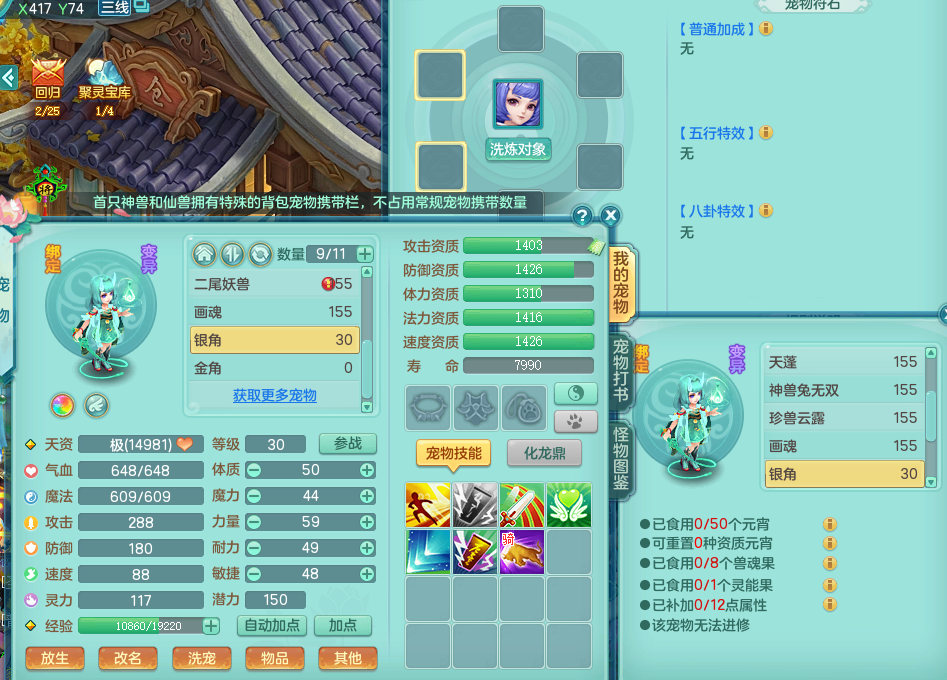
Task: Click the 其他 other button
Action: (347, 658)
